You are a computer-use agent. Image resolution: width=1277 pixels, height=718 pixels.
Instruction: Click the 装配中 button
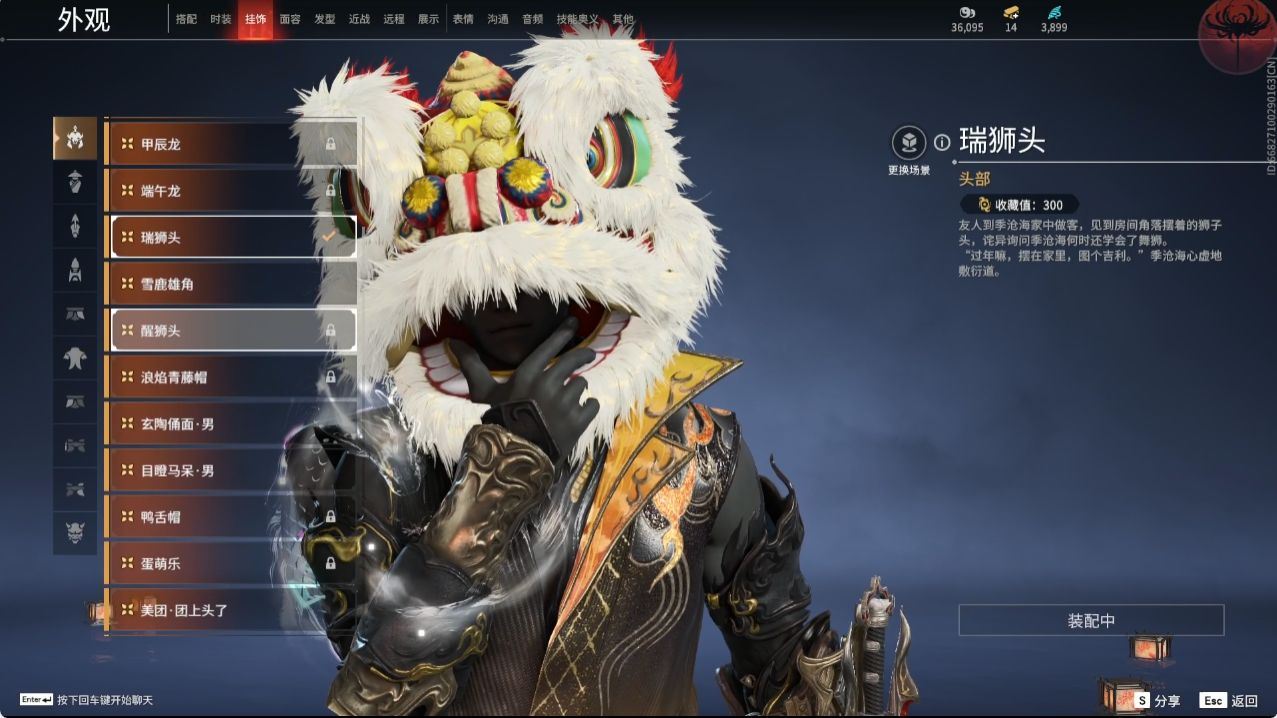pyautogui.click(x=1091, y=621)
